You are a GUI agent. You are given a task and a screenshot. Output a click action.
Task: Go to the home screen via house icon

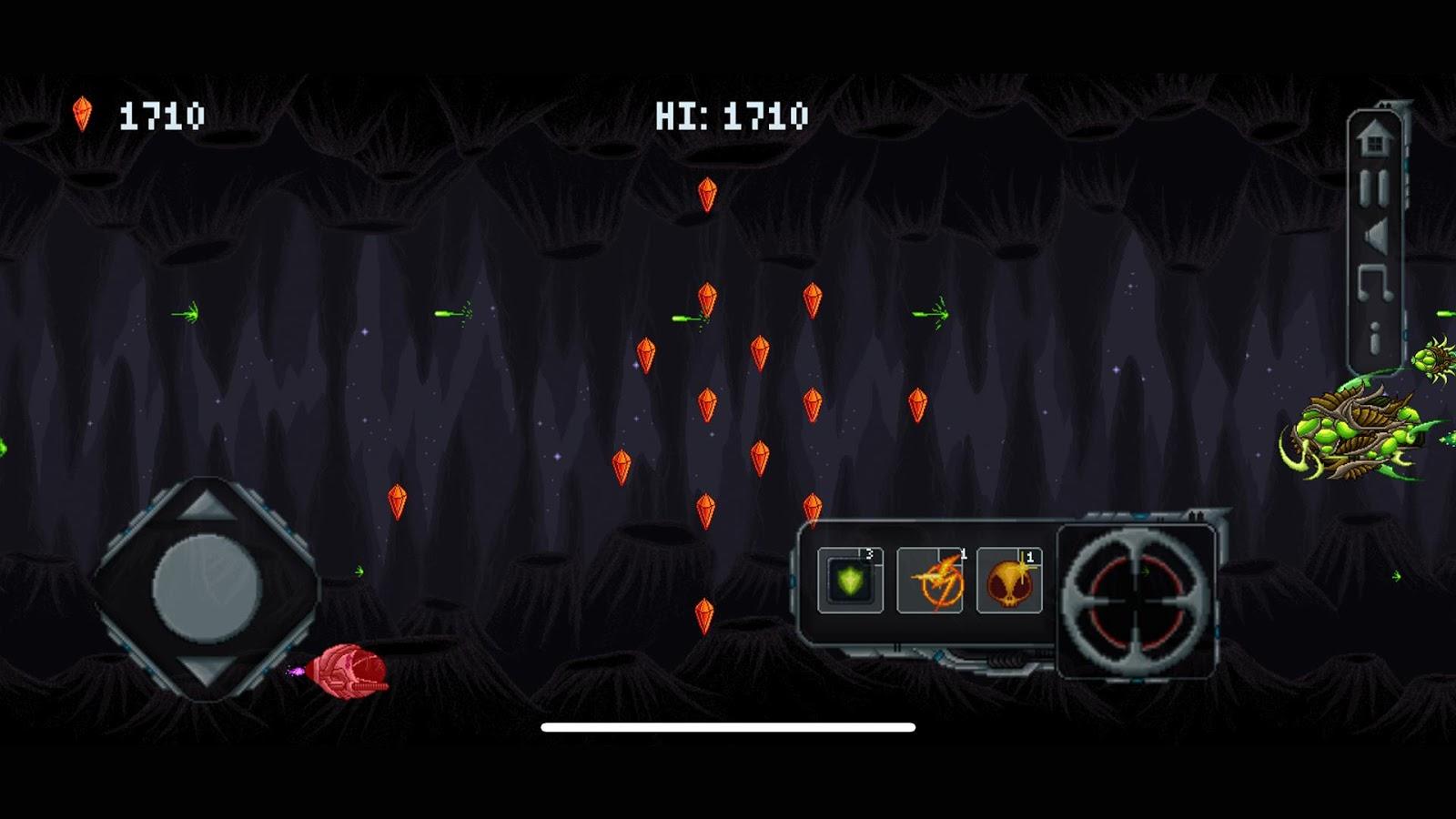coord(1374,140)
